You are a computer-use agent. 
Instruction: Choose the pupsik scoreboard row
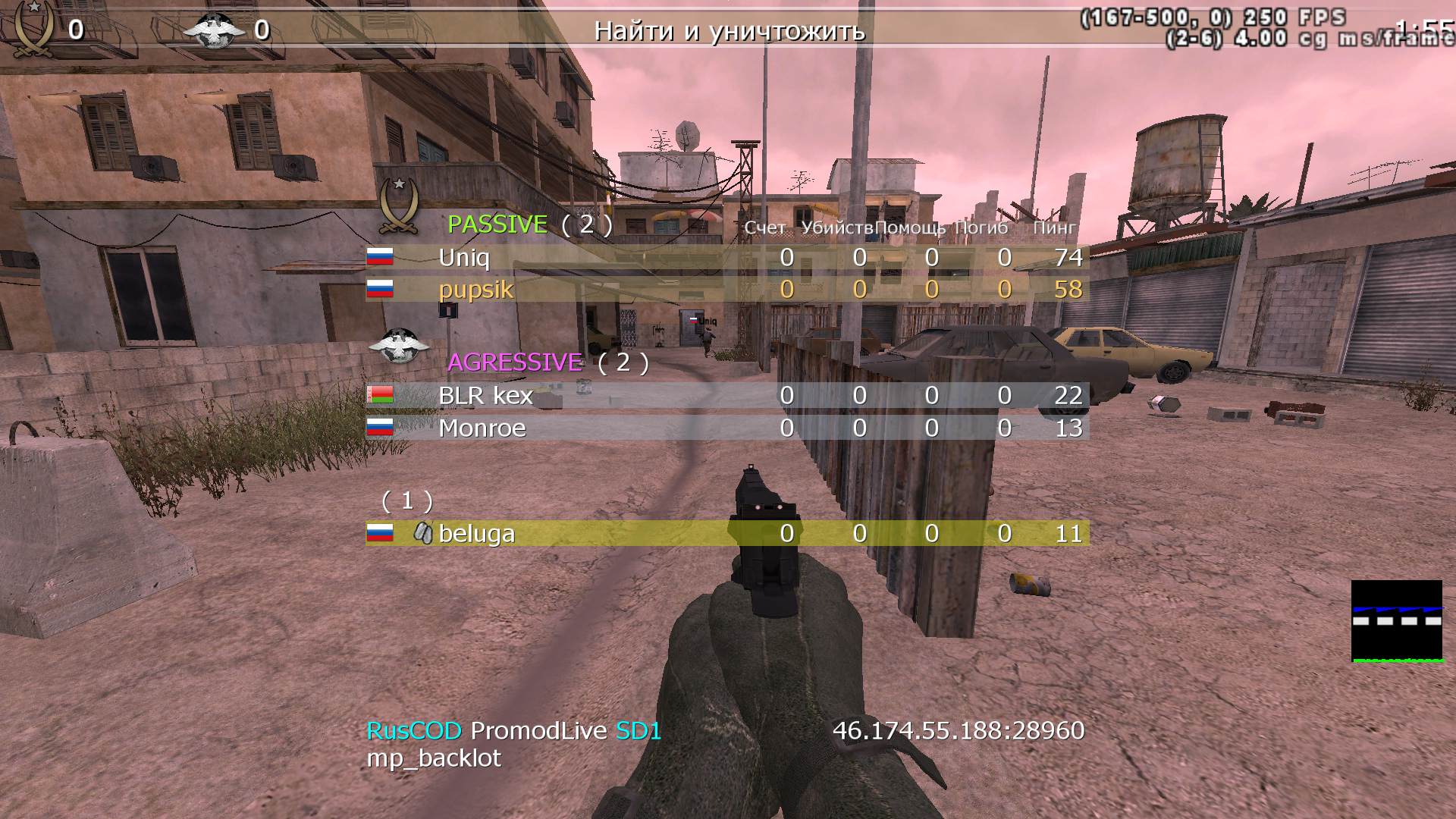click(x=475, y=290)
